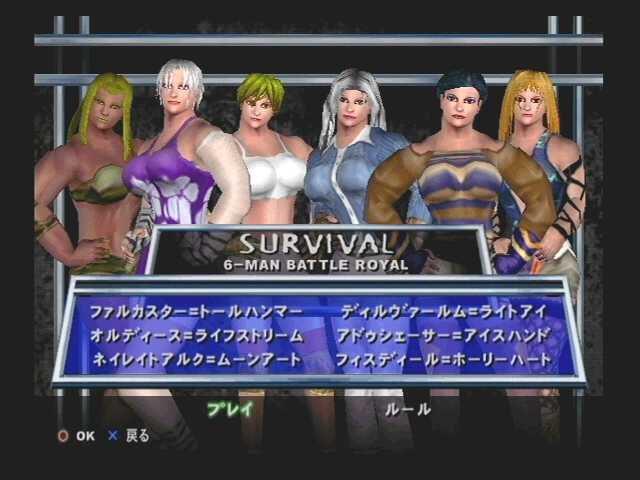Select the ネイレイトアルク=ムーンアート entry
The image size is (640, 480).
point(196,357)
